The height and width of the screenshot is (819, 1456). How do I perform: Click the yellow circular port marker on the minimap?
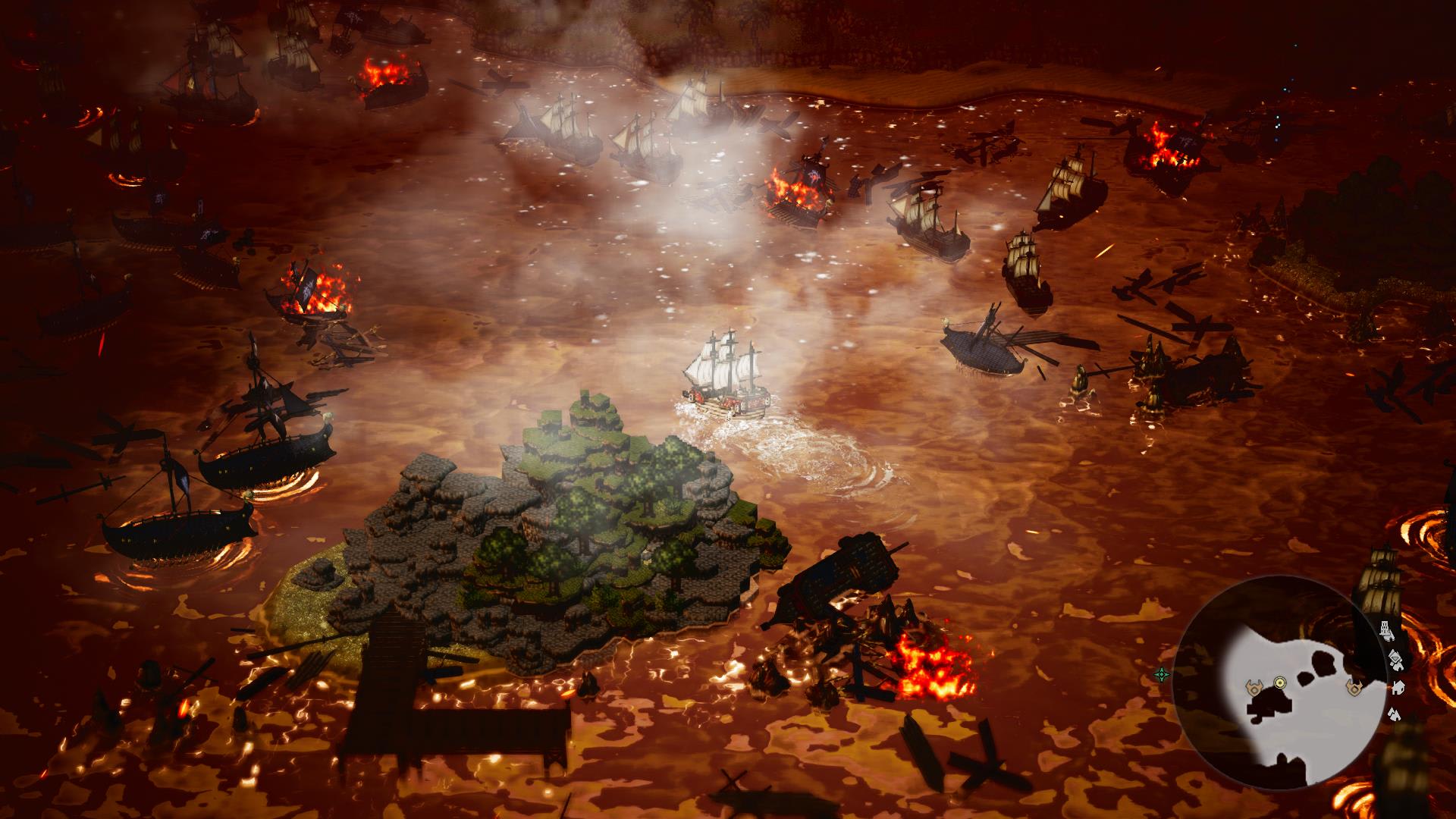(1279, 682)
